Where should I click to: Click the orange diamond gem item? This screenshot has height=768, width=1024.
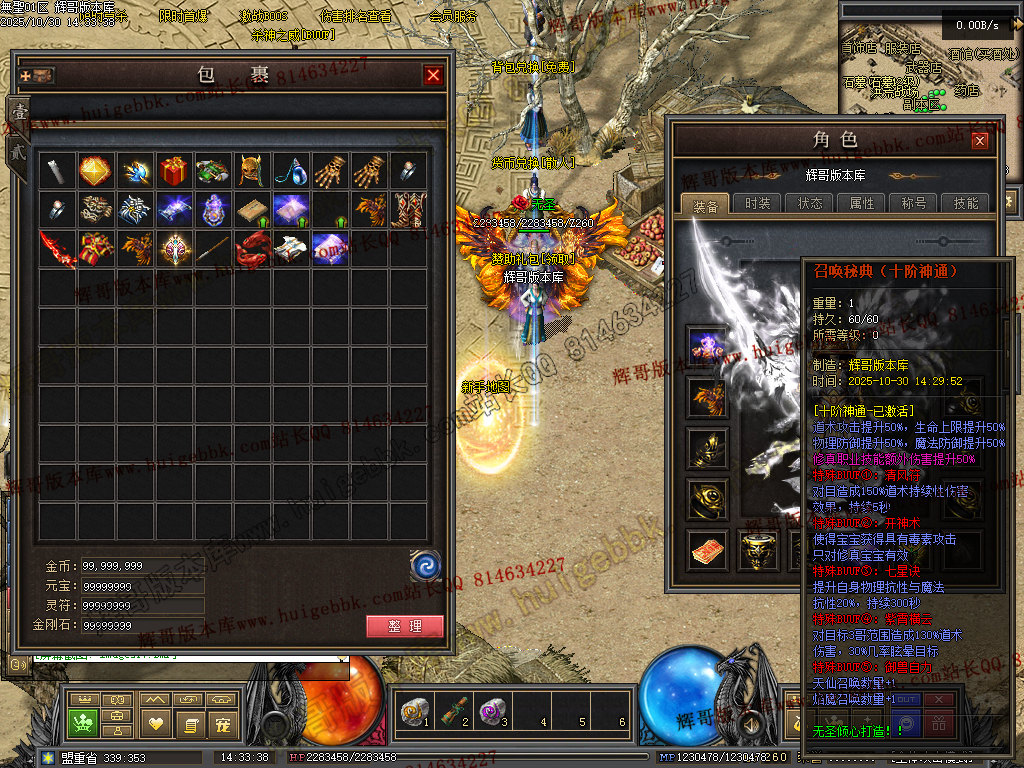[x=95, y=171]
